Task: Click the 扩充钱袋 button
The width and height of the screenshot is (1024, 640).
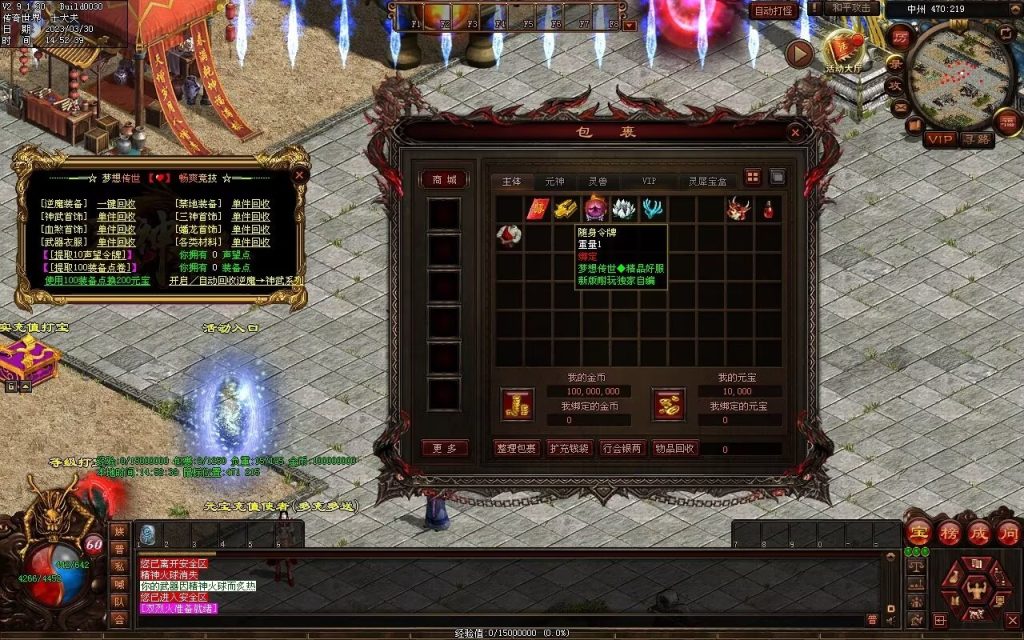Action: tap(569, 448)
